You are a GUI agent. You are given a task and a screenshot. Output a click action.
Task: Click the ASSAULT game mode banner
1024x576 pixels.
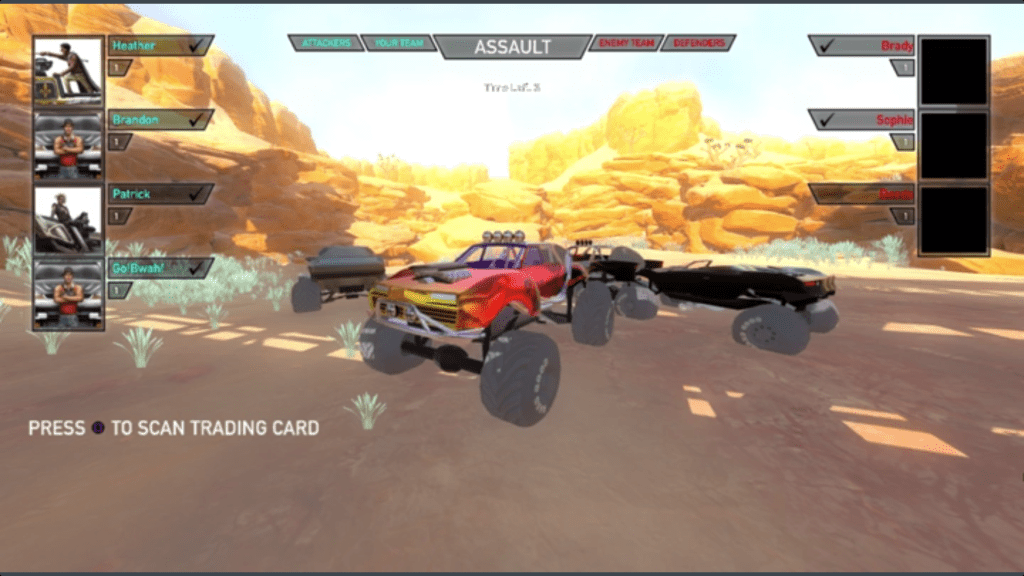[512, 46]
